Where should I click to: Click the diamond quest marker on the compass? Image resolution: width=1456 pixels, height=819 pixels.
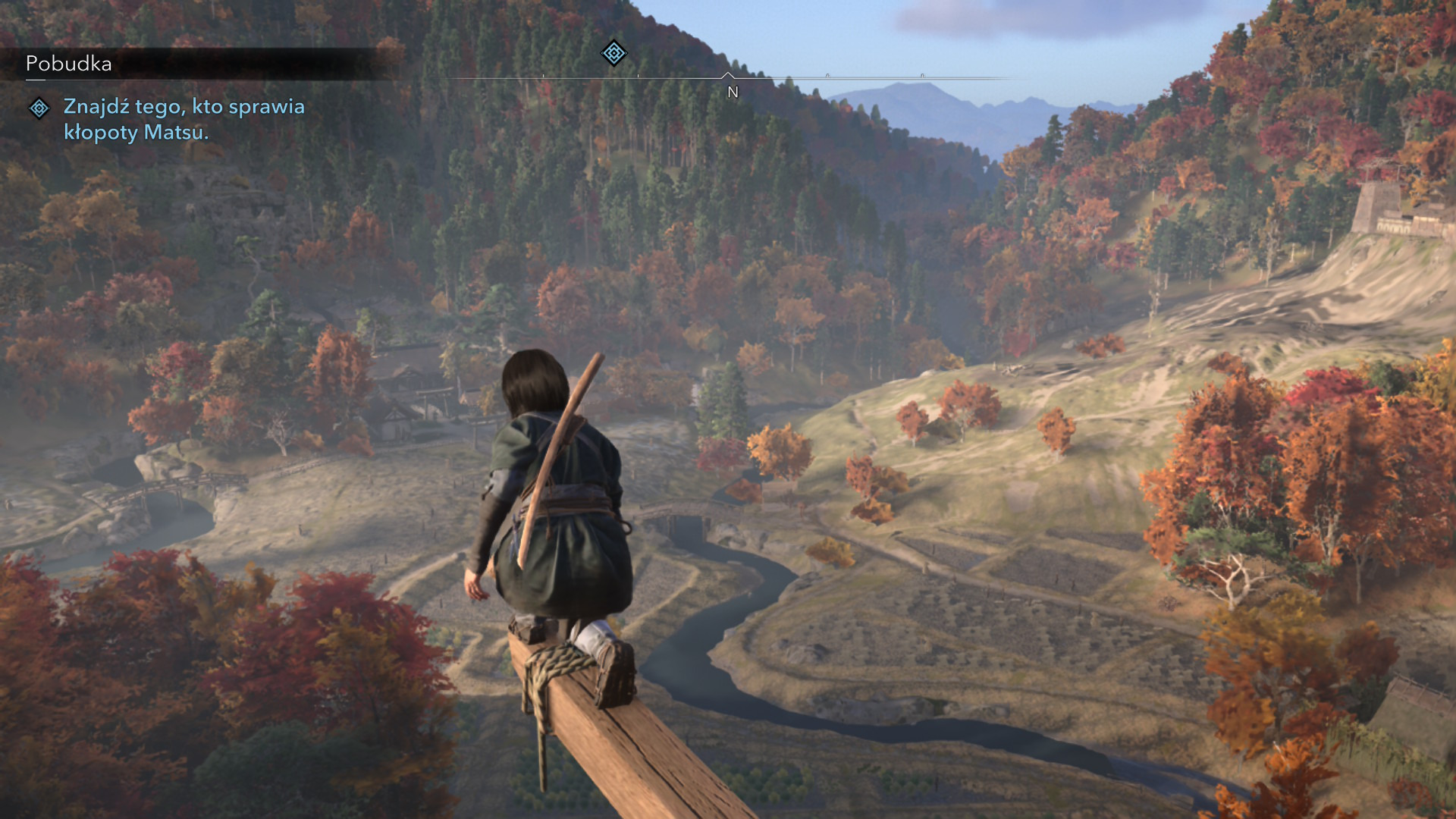coord(613,53)
